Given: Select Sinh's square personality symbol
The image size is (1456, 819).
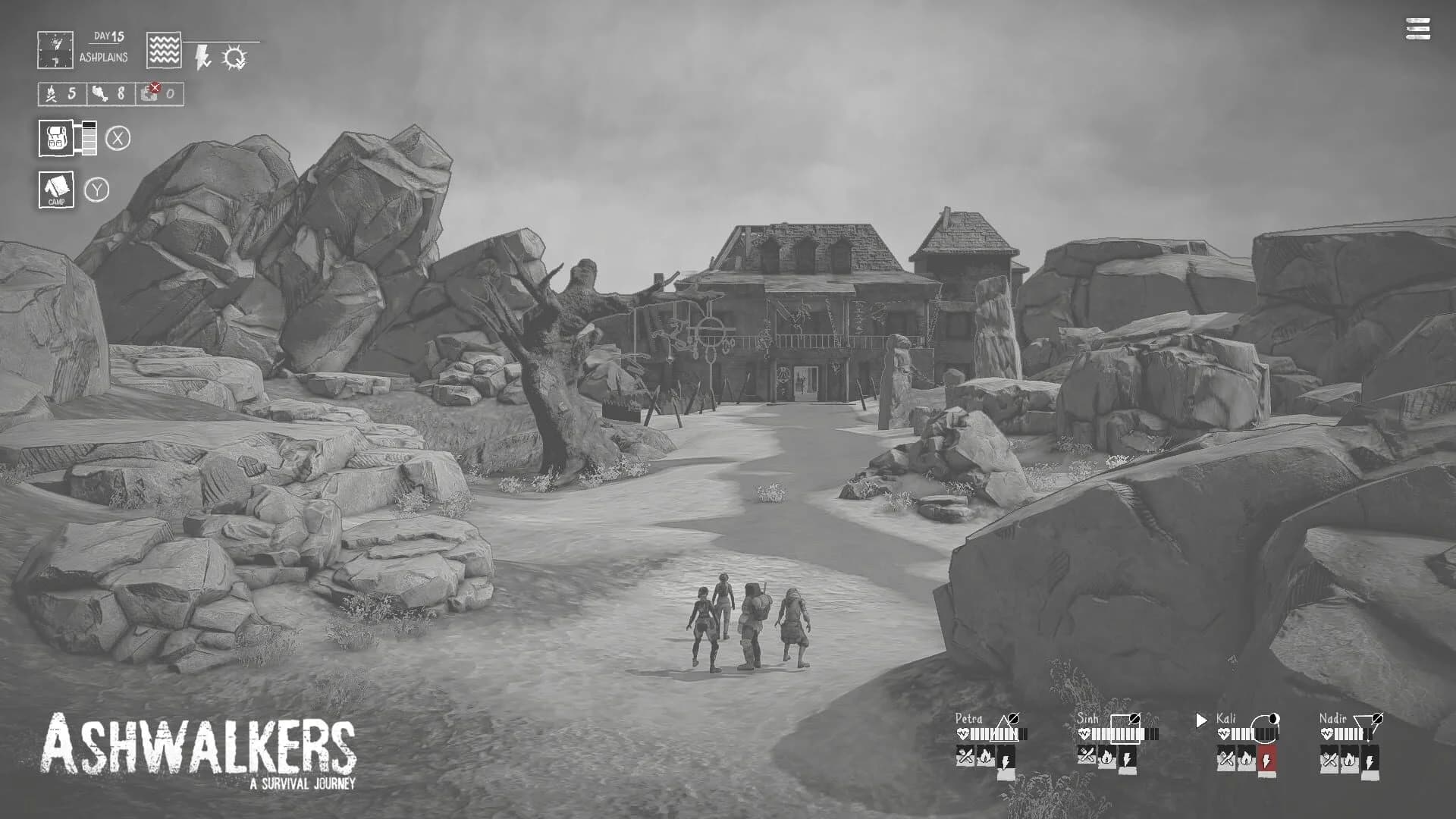Looking at the screenshot, I should point(1126,728).
